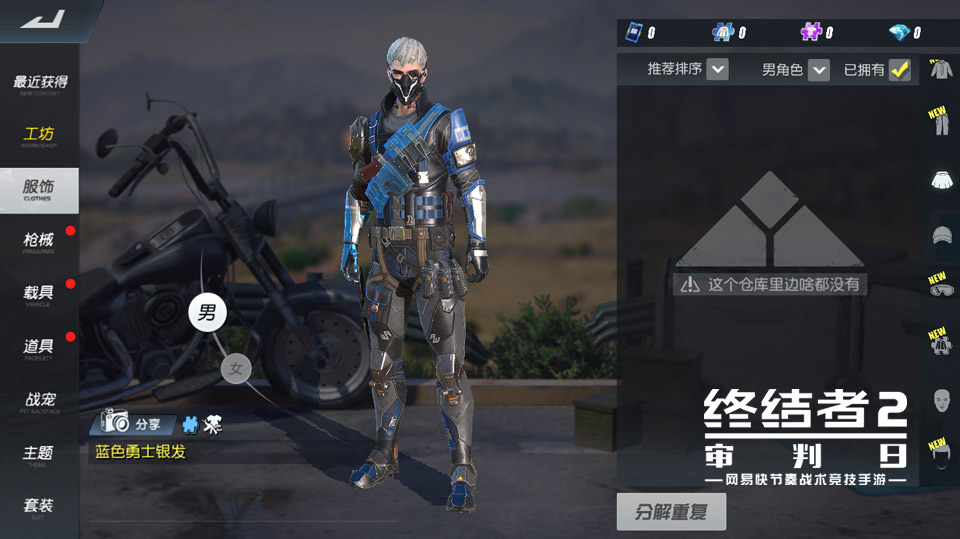This screenshot has height=539, width=960.
Task: Click the 分解重复 decompose duplicates button
Action: point(671,512)
